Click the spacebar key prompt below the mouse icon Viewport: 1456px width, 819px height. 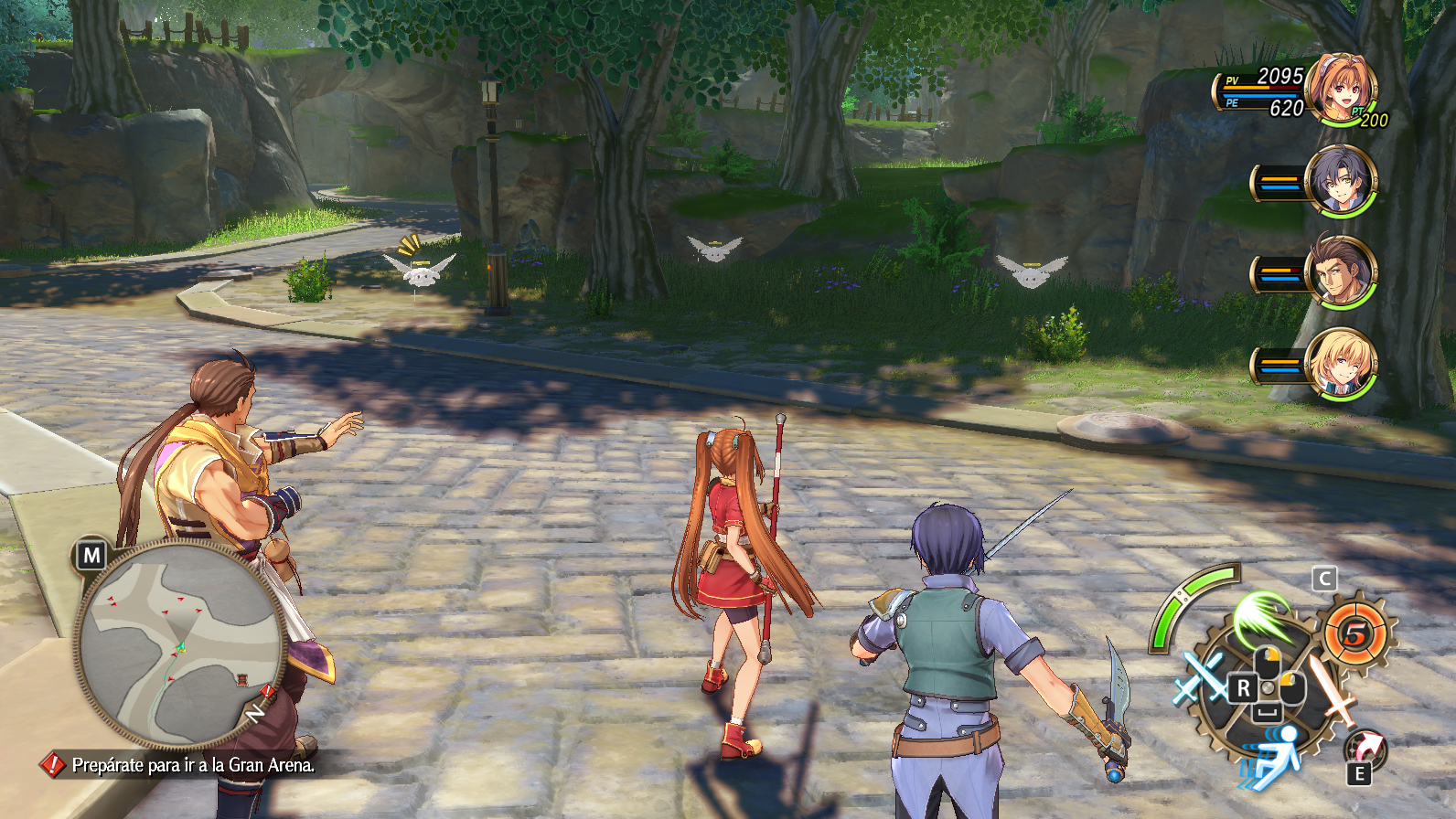[x=1269, y=711]
